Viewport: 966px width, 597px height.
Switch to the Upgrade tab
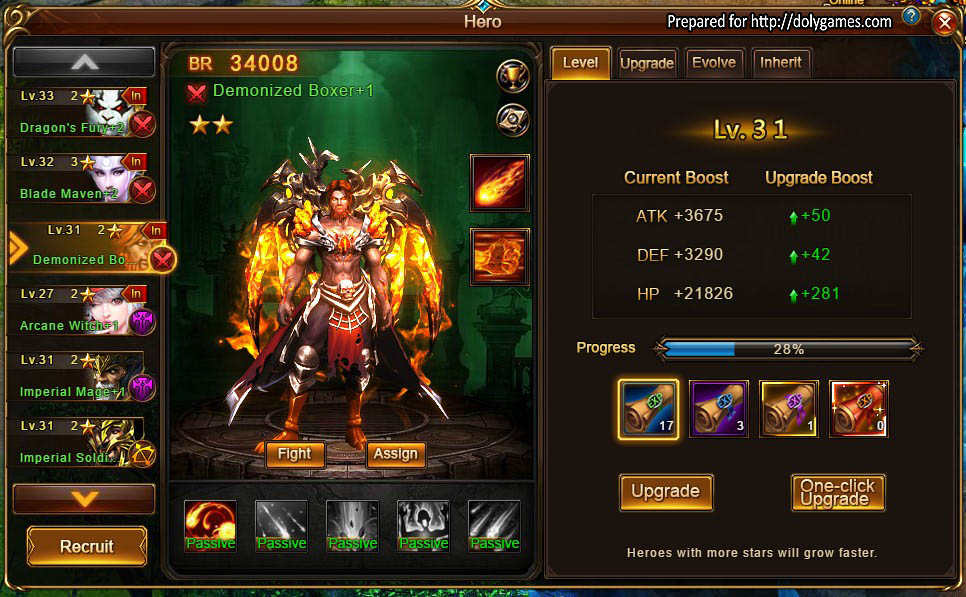(x=646, y=63)
